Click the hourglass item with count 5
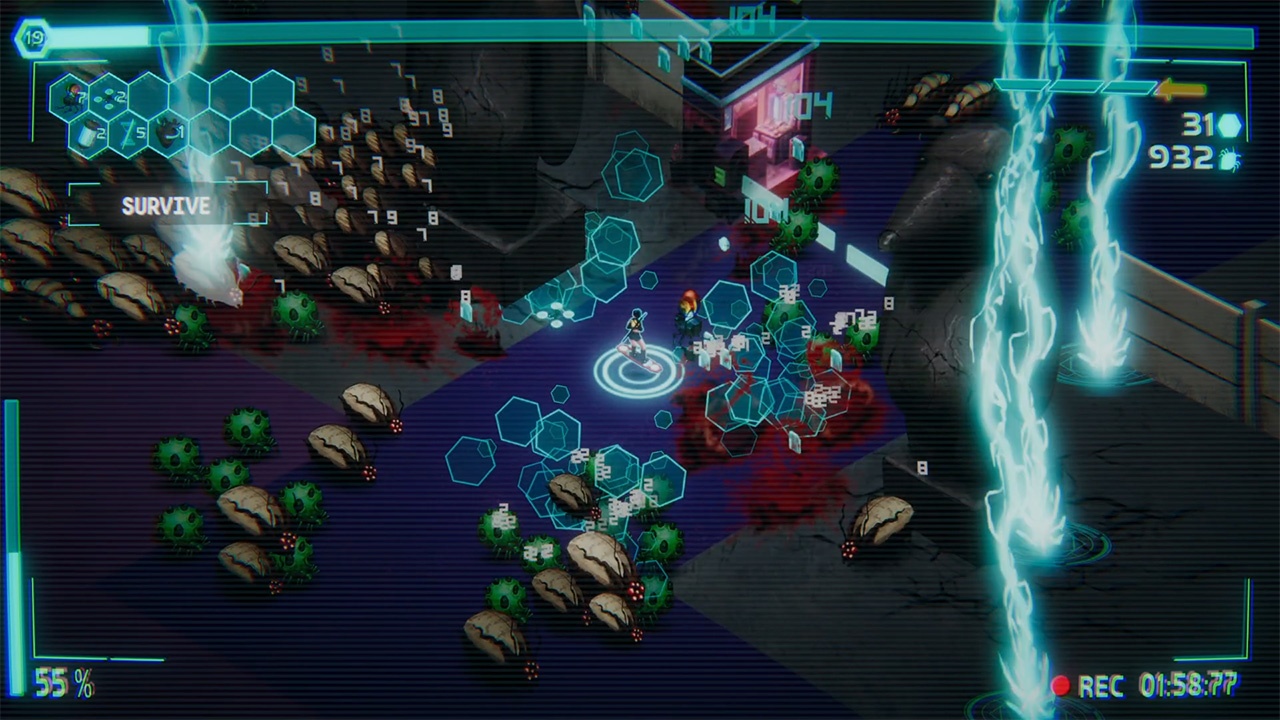The image size is (1280, 720). tap(127, 130)
